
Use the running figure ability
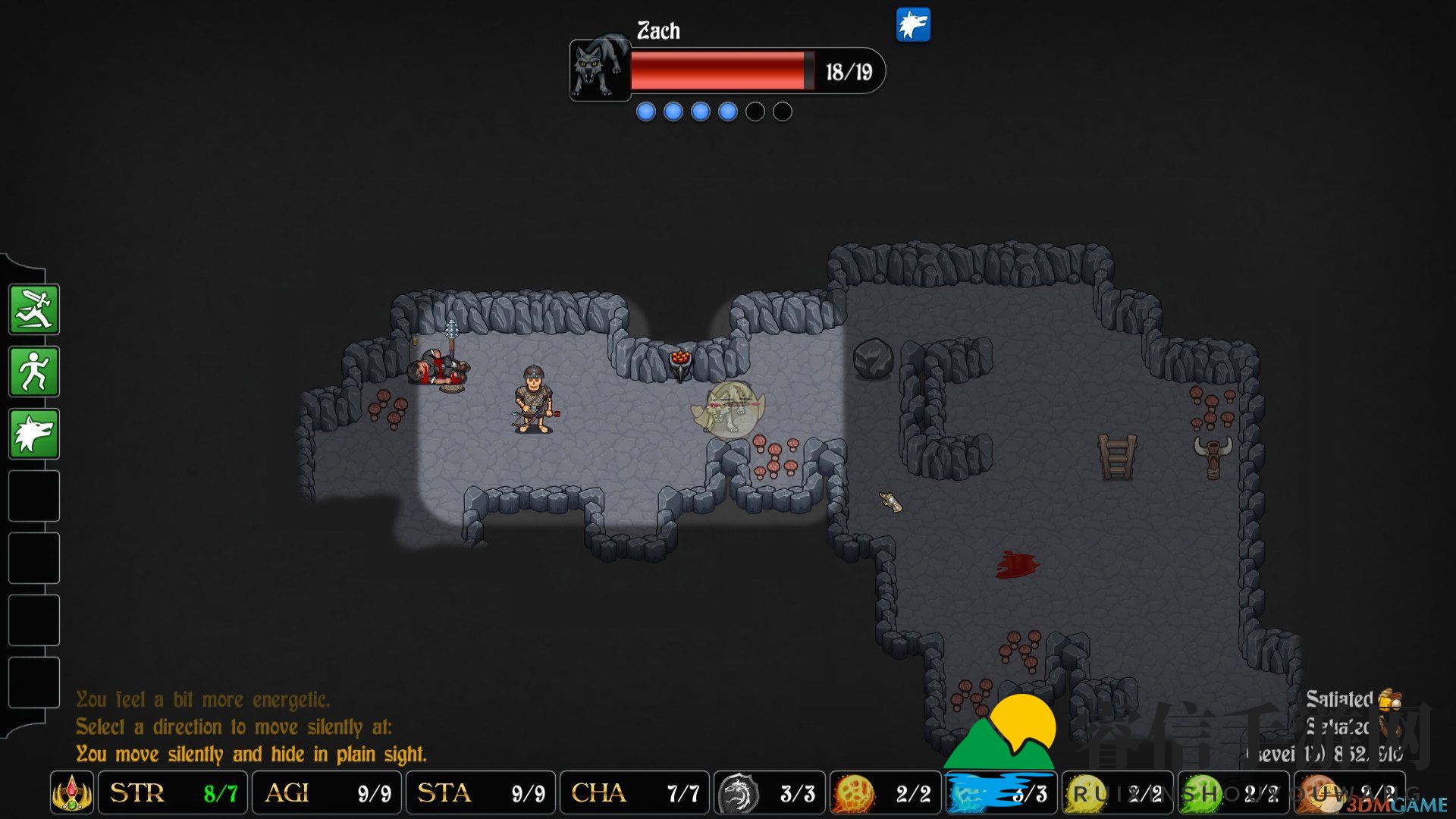(34, 372)
